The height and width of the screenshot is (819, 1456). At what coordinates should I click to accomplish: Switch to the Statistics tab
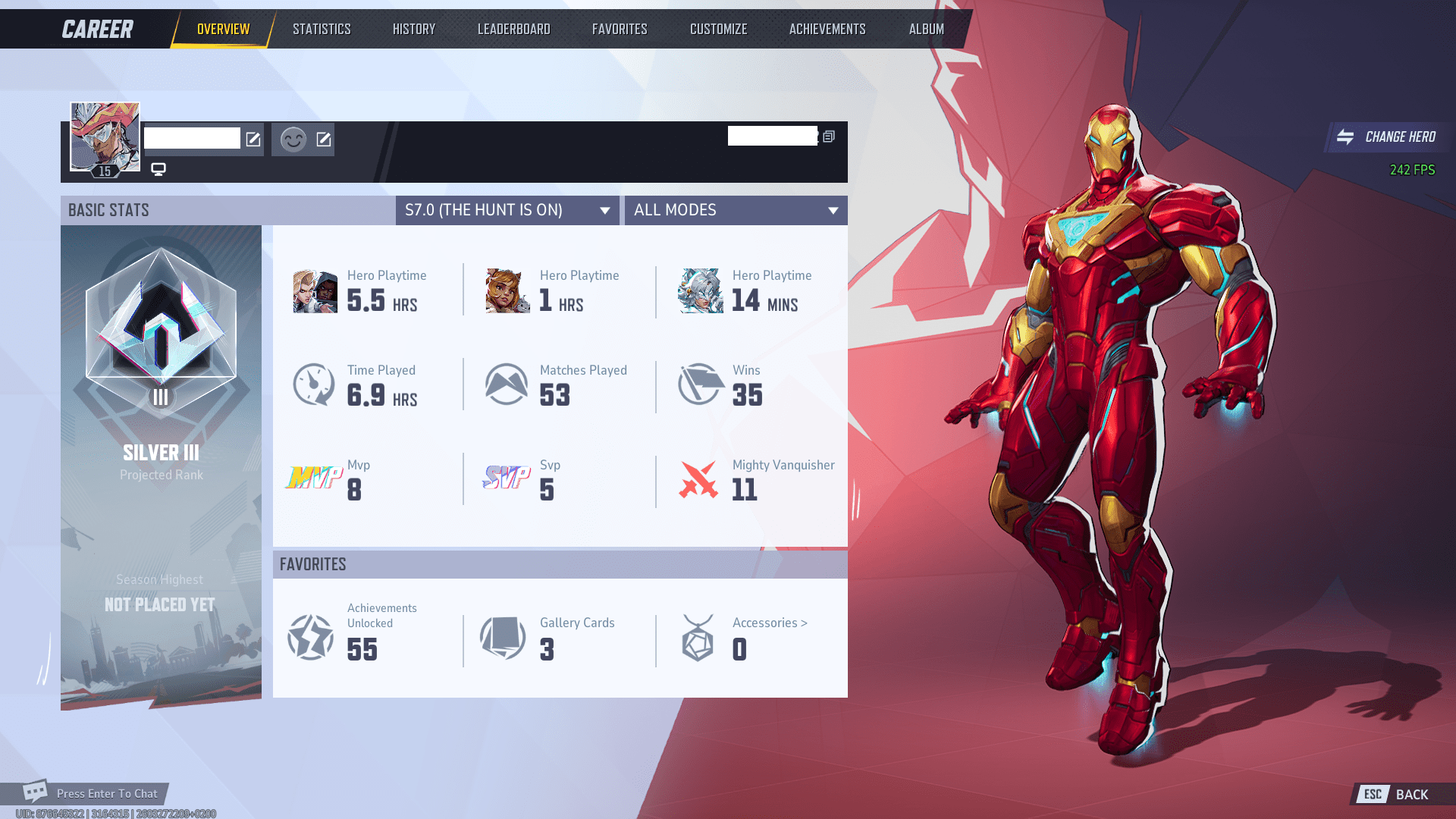coord(321,28)
